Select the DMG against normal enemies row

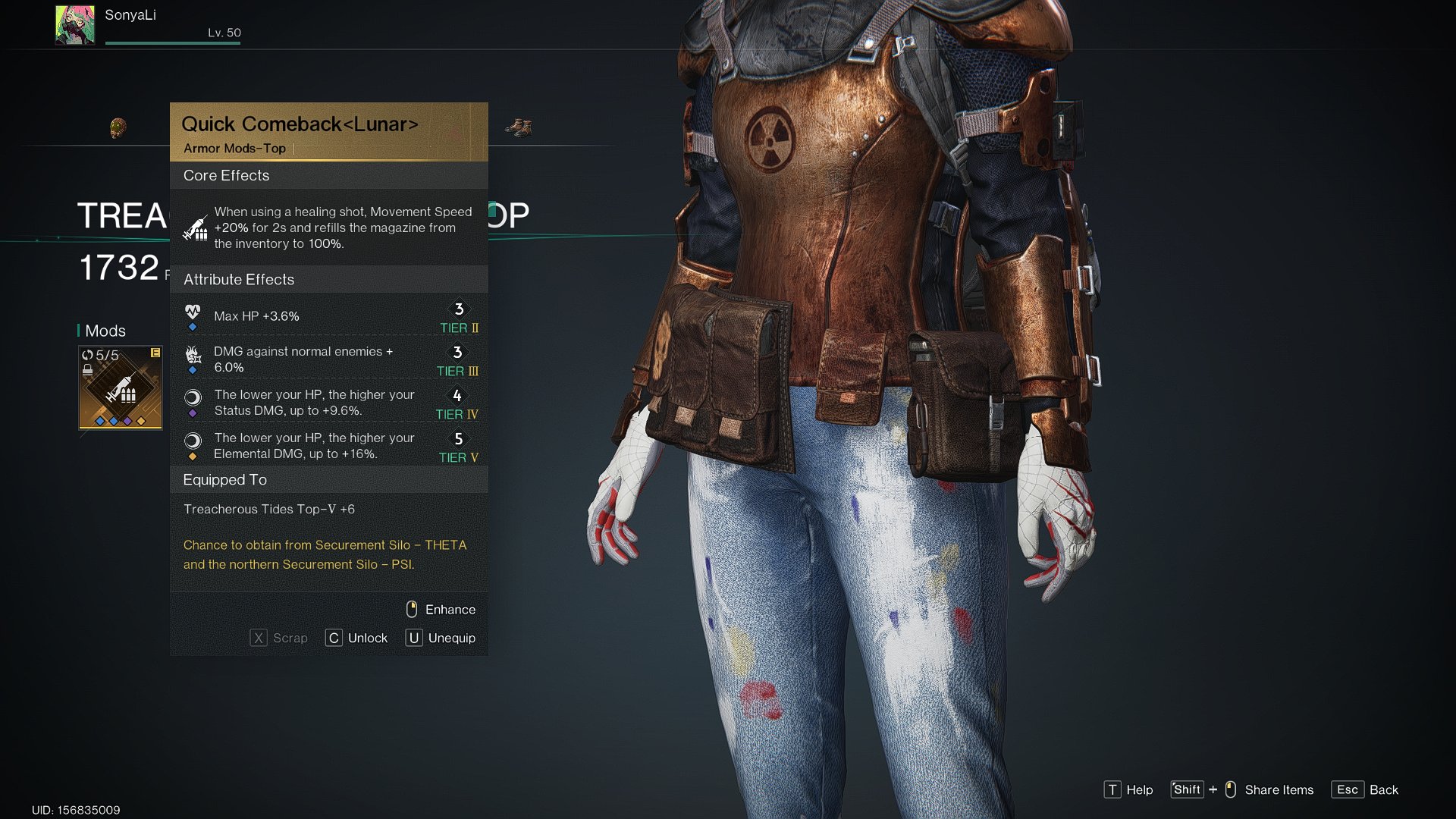tap(330, 359)
